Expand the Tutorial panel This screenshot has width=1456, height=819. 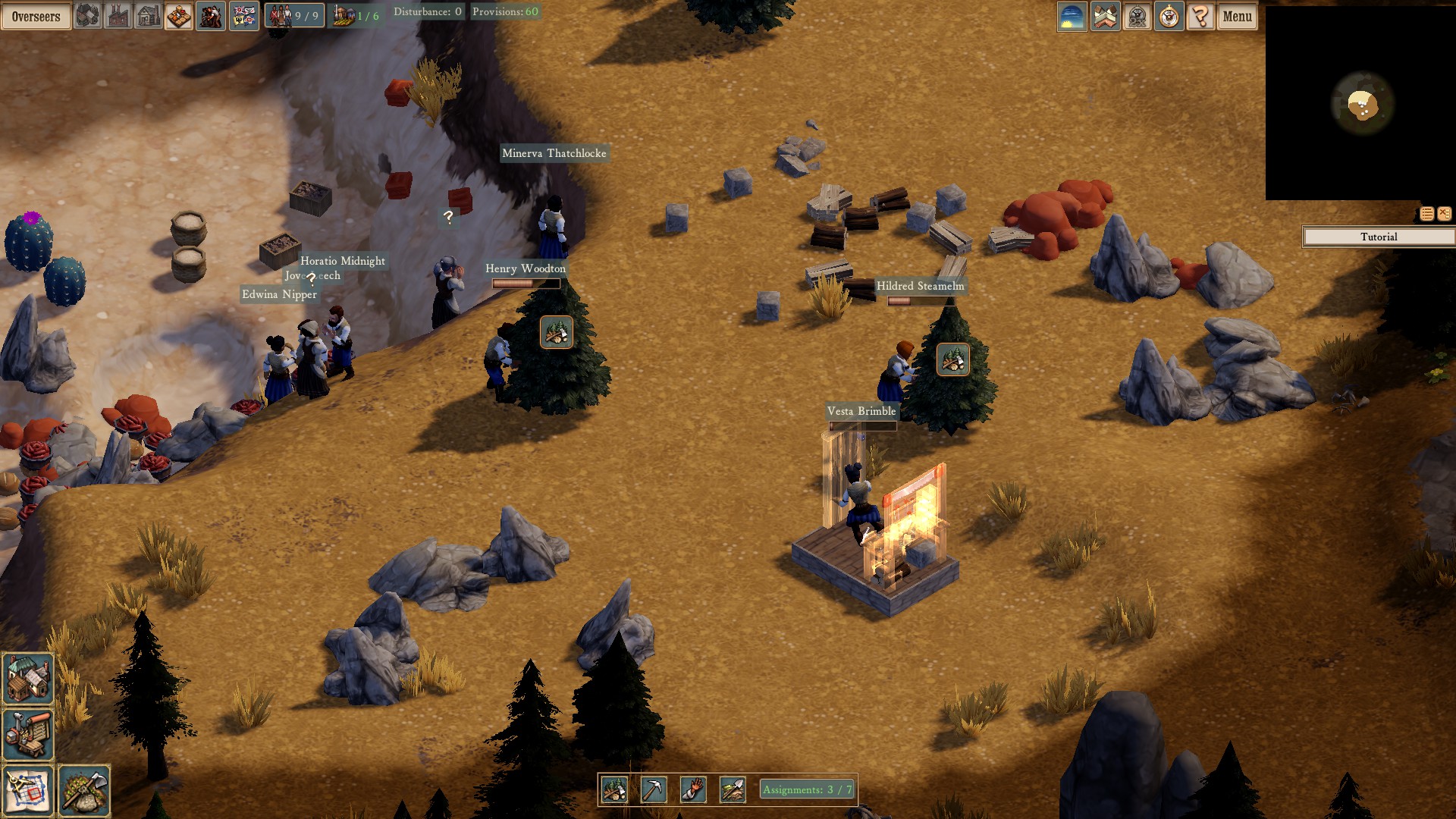1378,237
